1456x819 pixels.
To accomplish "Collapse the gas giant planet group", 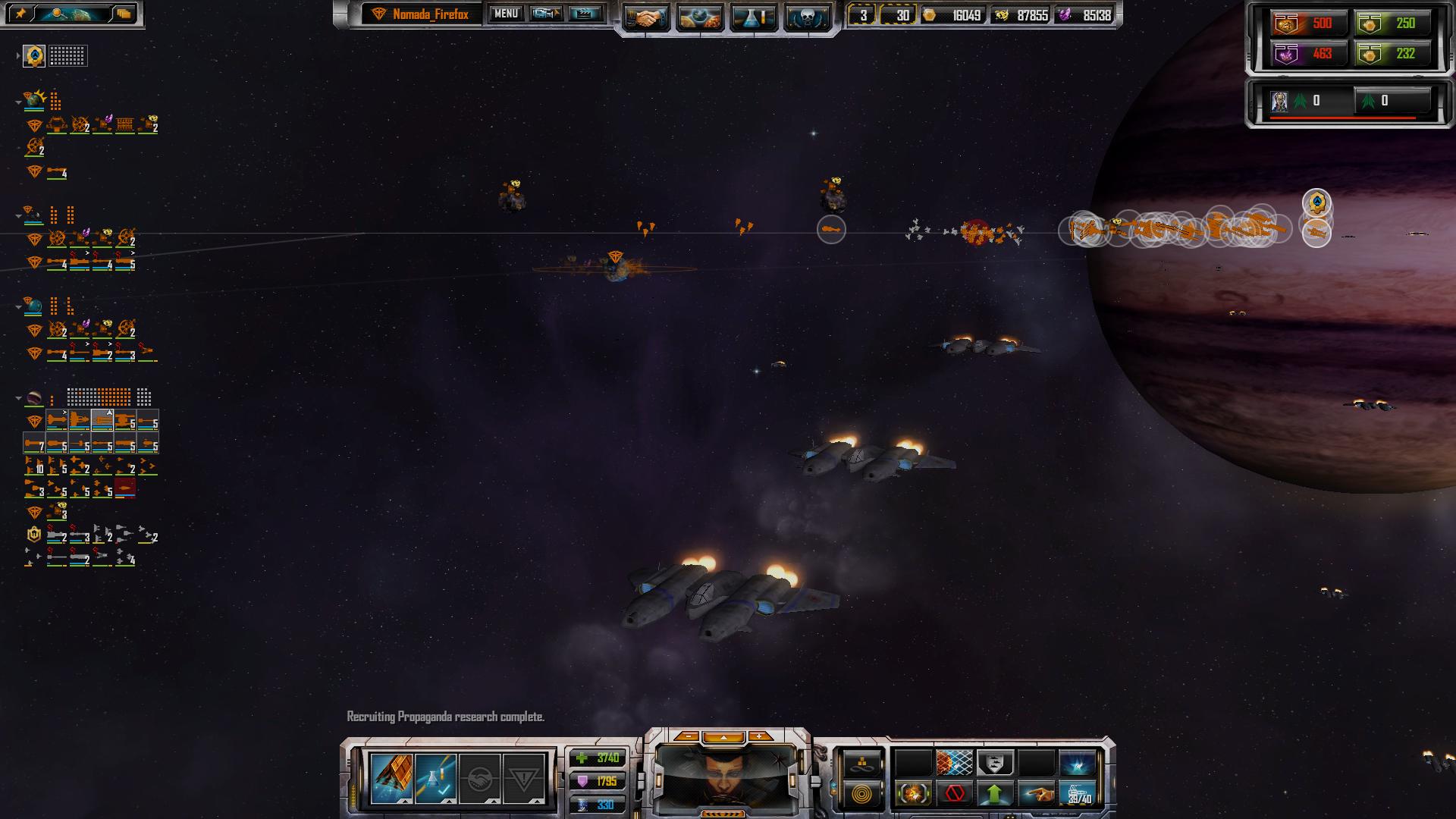I will pos(19,397).
